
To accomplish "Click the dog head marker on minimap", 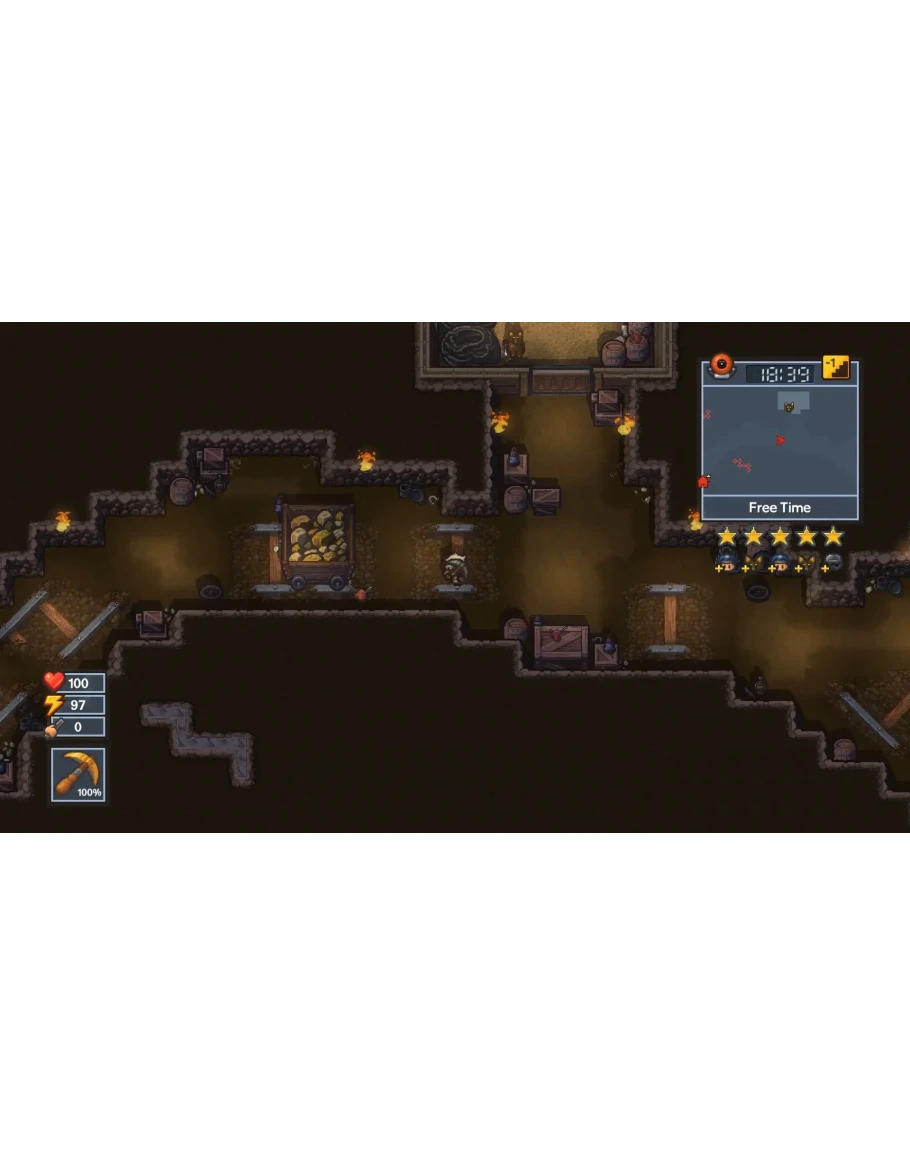I will coord(789,407).
